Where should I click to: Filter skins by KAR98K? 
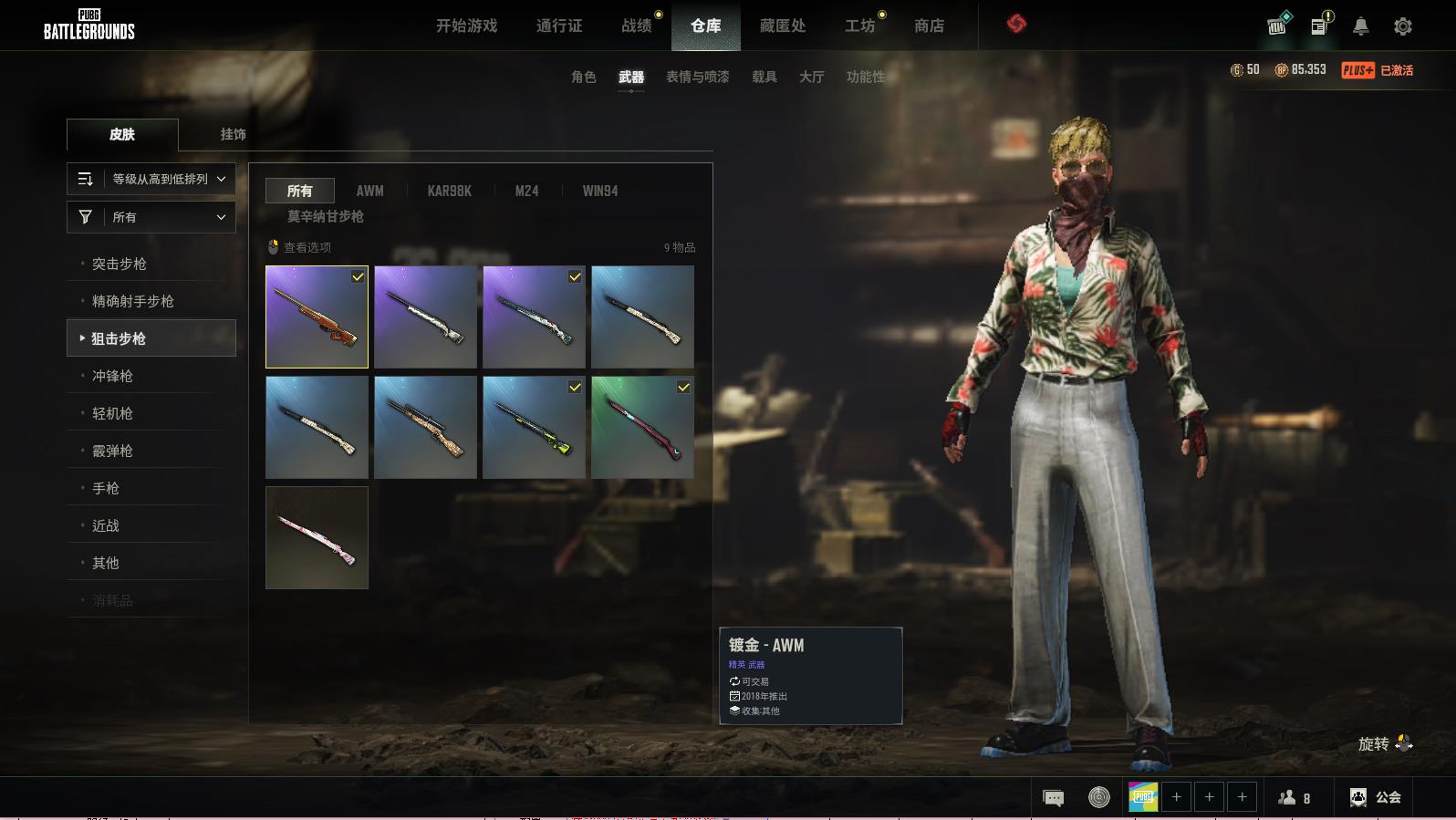pos(449,191)
